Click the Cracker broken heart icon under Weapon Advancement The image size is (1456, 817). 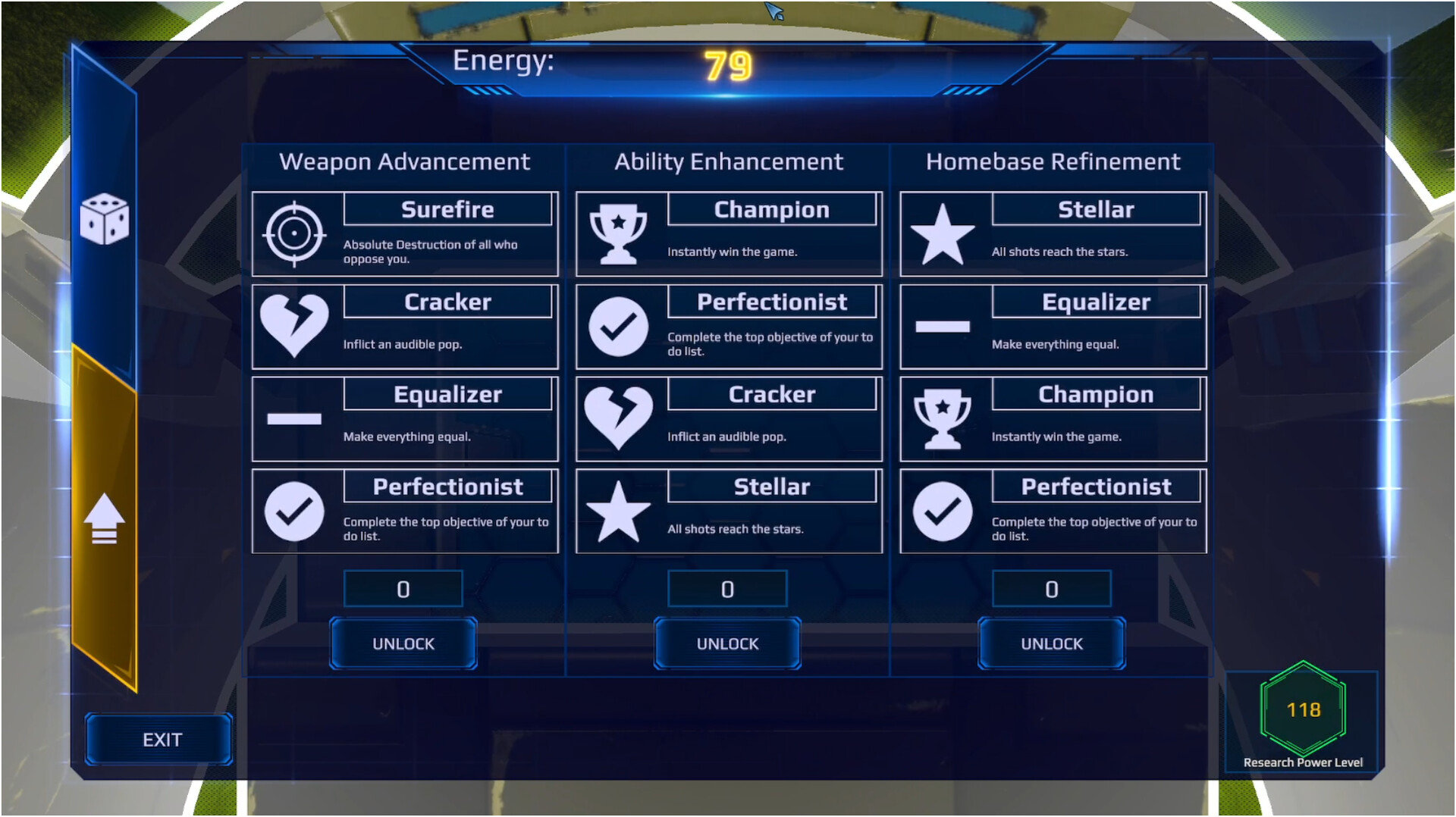pyautogui.click(x=295, y=324)
